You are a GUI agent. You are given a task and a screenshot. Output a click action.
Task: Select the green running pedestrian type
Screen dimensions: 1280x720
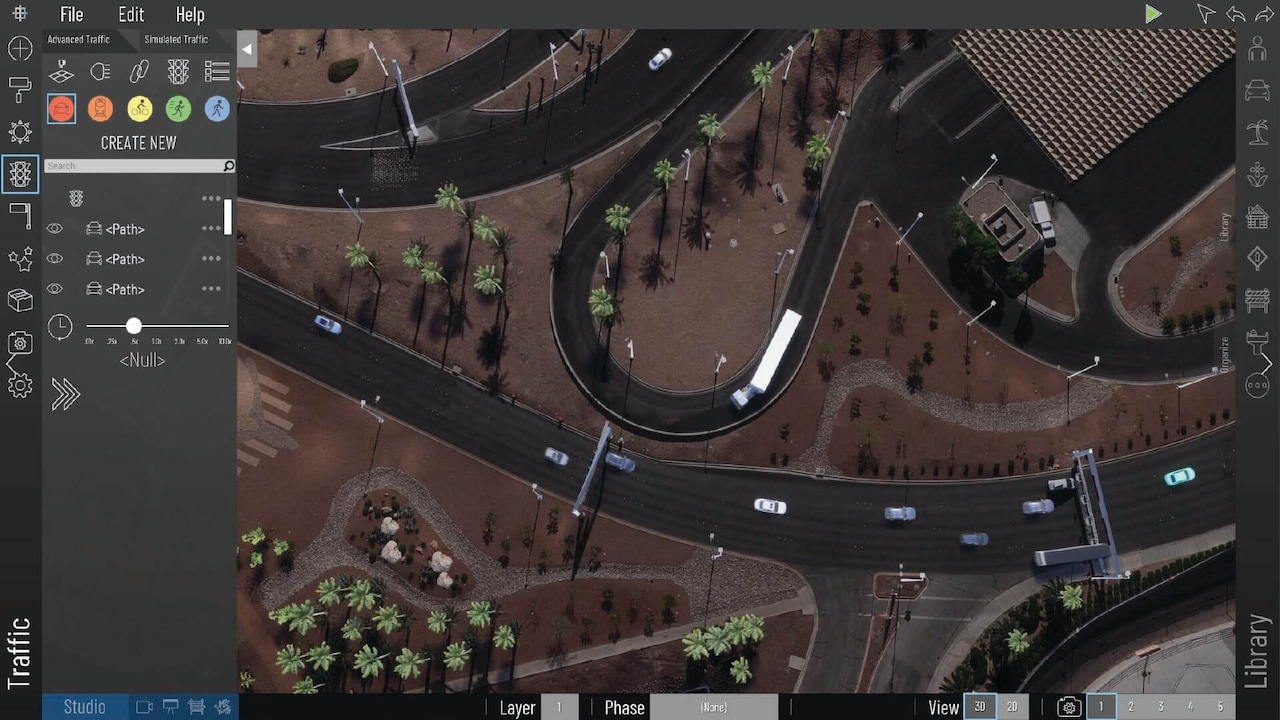(178, 108)
